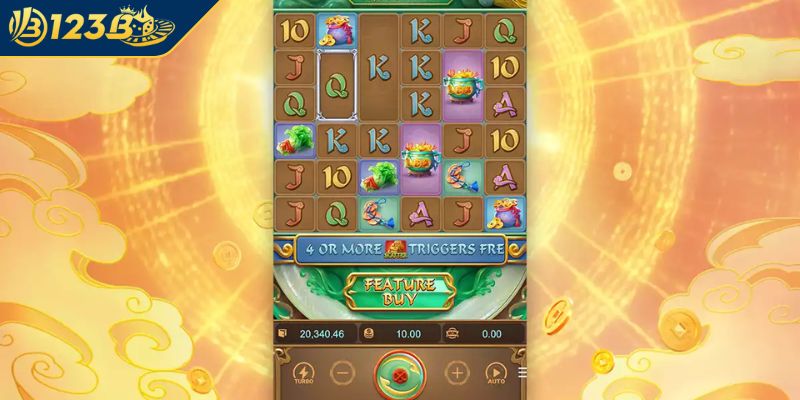Start Auto spin
The width and height of the screenshot is (800, 400).
click(495, 374)
